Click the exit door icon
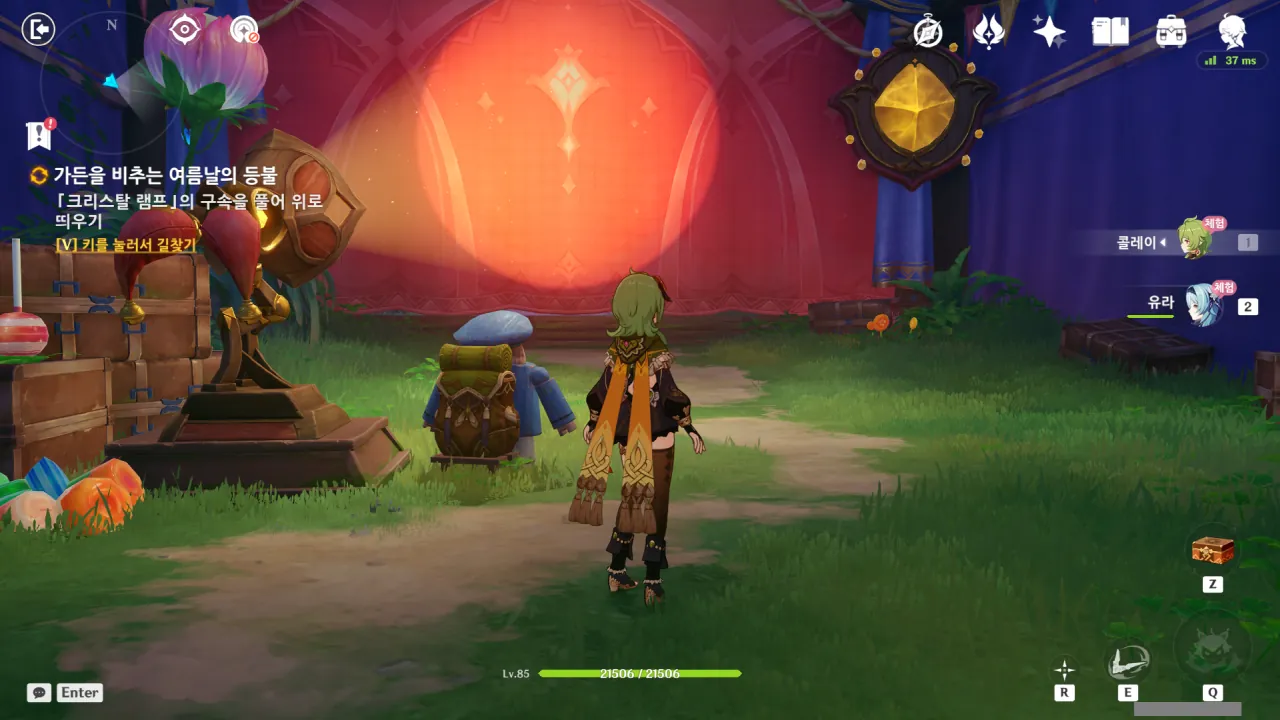Viewport: 1280px width, 720px height. (38, 30)
